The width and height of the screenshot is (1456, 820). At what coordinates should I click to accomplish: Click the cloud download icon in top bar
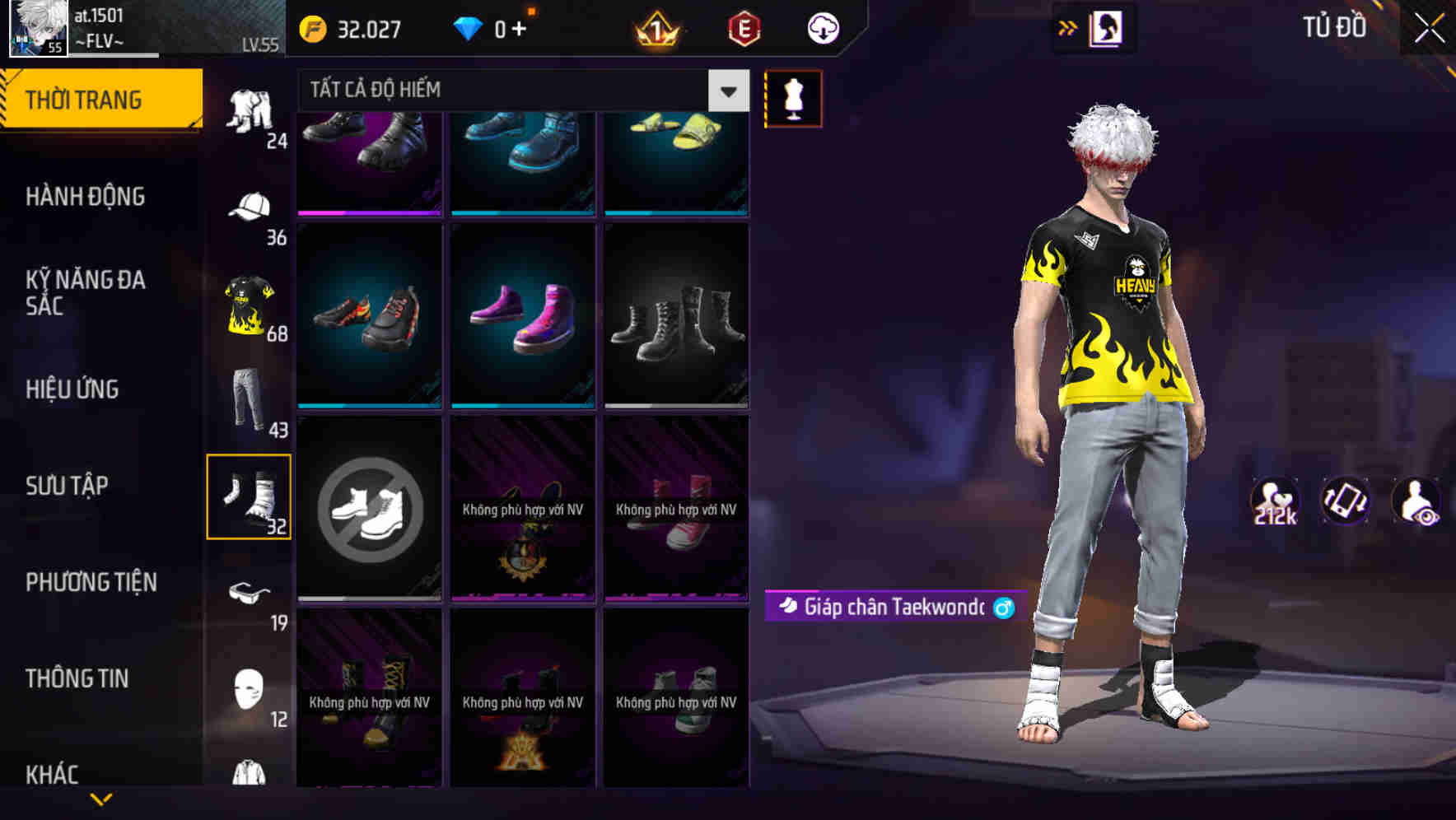click(824, 28)
